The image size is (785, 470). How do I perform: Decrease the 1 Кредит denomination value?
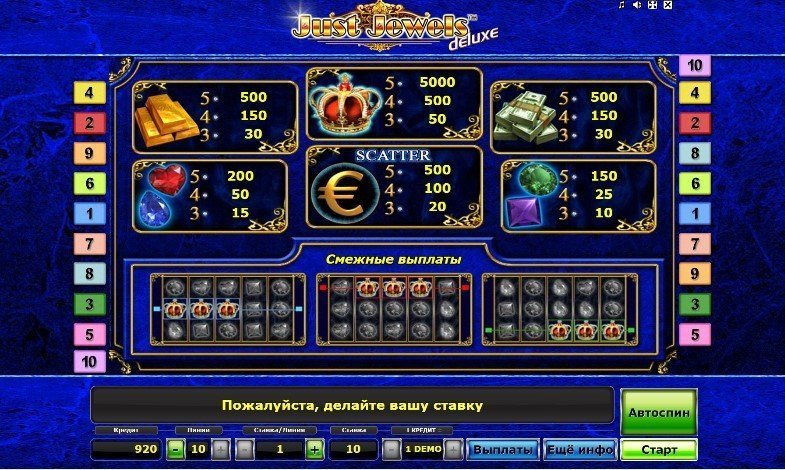click(x=391, y=450)
